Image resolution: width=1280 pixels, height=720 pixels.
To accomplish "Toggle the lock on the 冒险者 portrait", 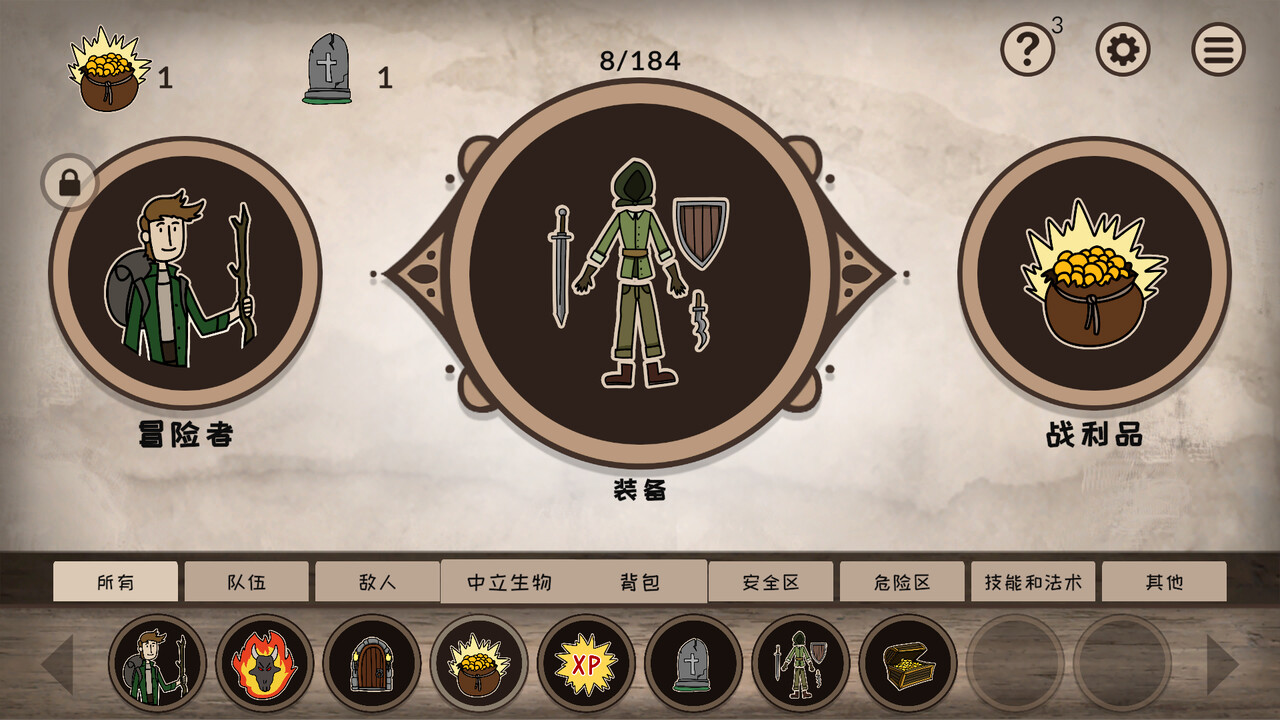I will [68, 180].
